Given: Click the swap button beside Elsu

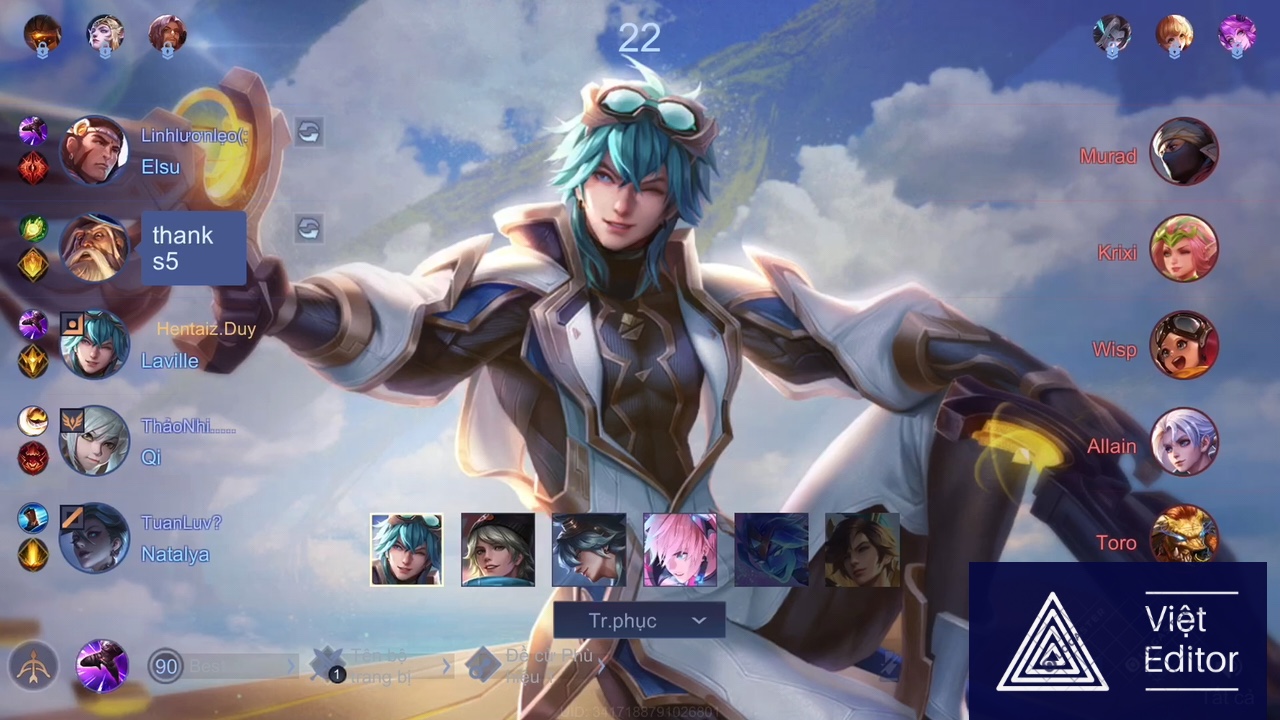Looking at the screenshot, I should (308, 132).
